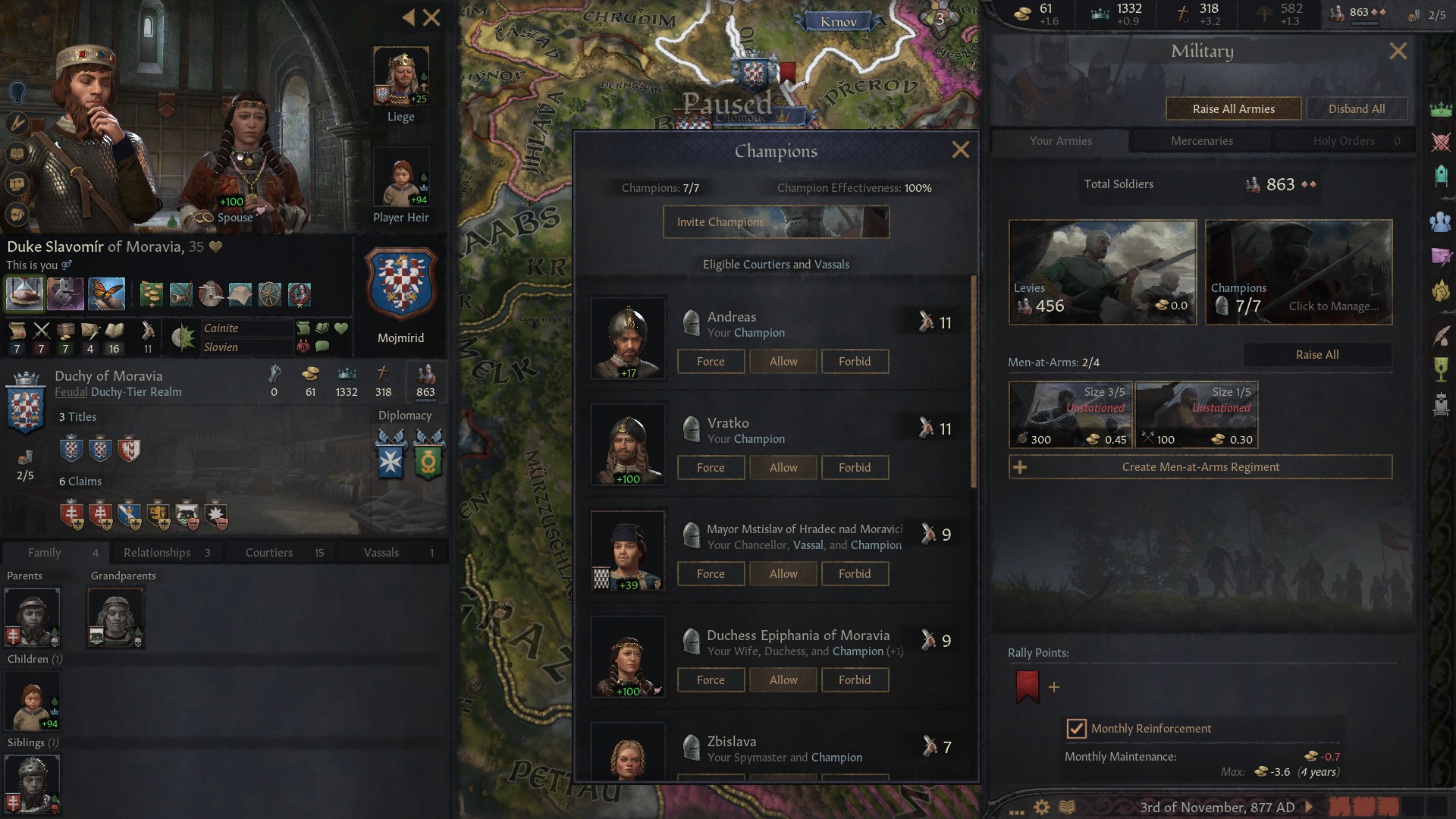This screenshot has width=1456, height=819.
Task: Advance the date with the arrow button
Action: pyautogui.click(x=1307, y=807)
